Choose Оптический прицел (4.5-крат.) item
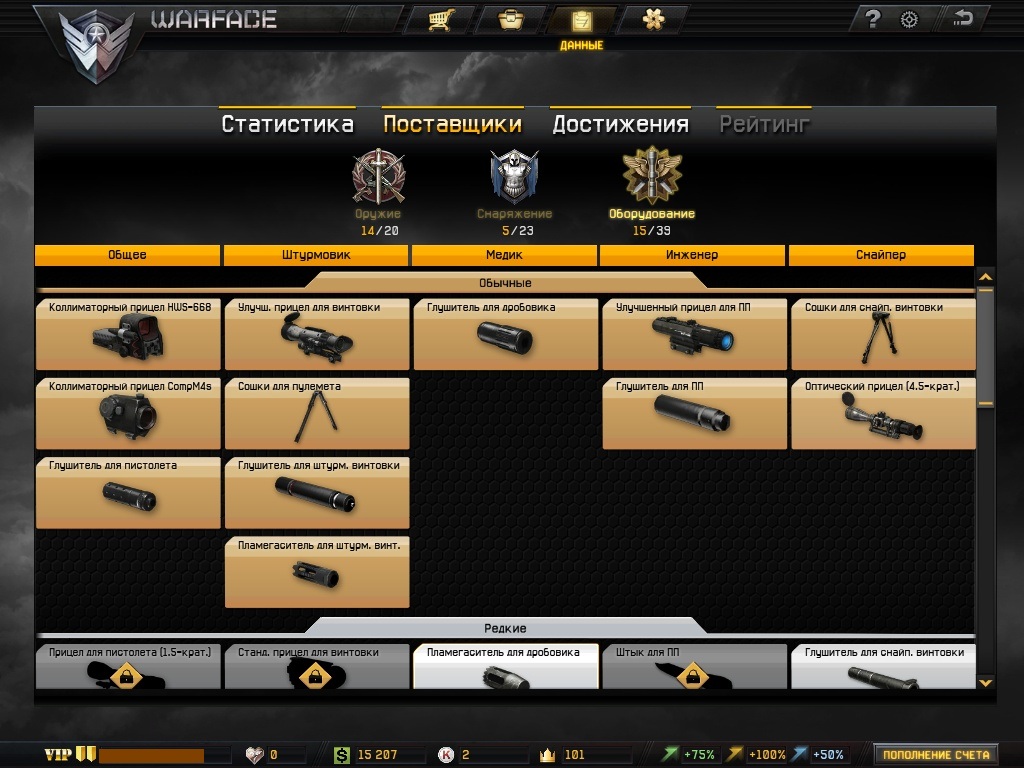The width and height of the screenshot is (1024, 768). pyautogui.click(x=882, y=413)
